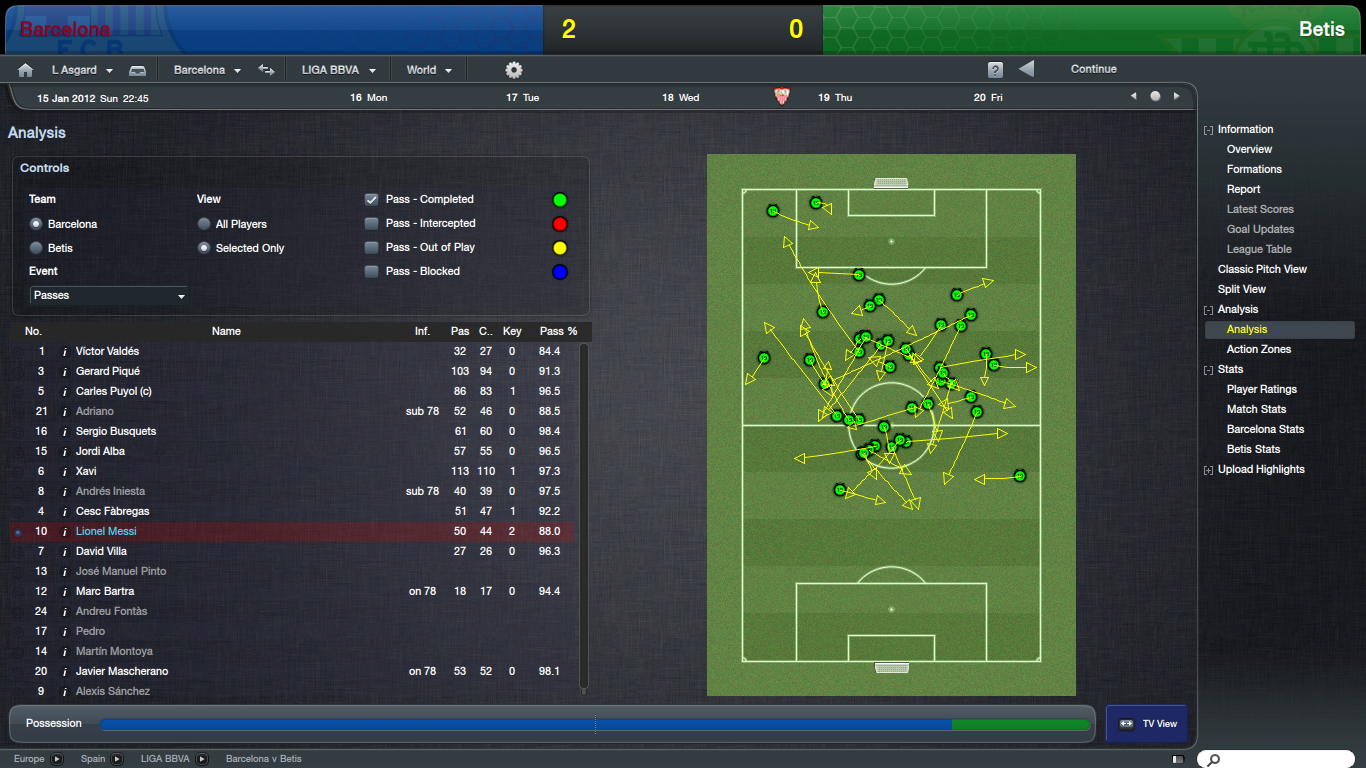This screenshot has width=1366, height=768.
Task: Switch to TV View
Action: [1147, 724]
